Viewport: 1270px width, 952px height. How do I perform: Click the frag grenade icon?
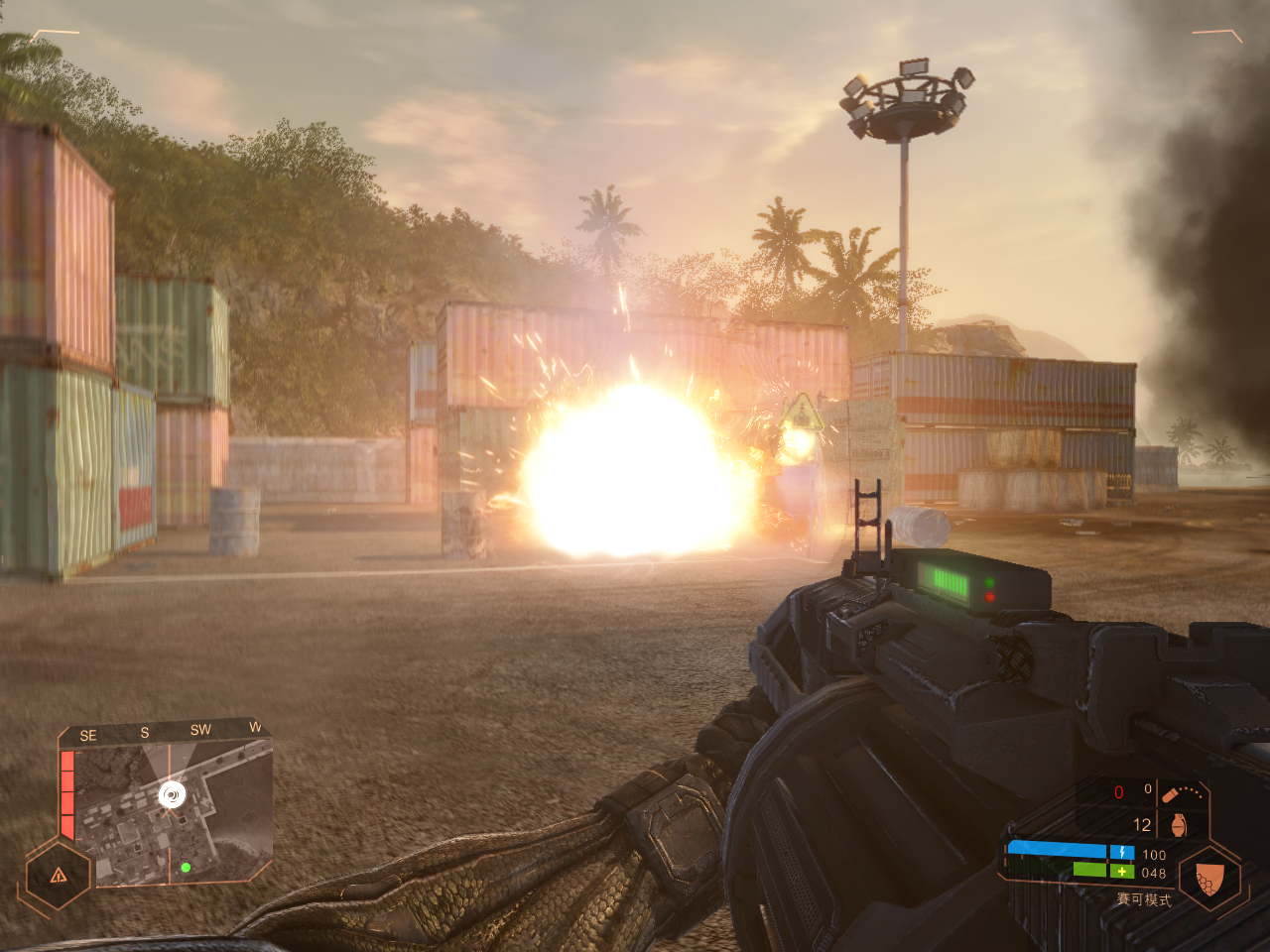(1178, 825)
